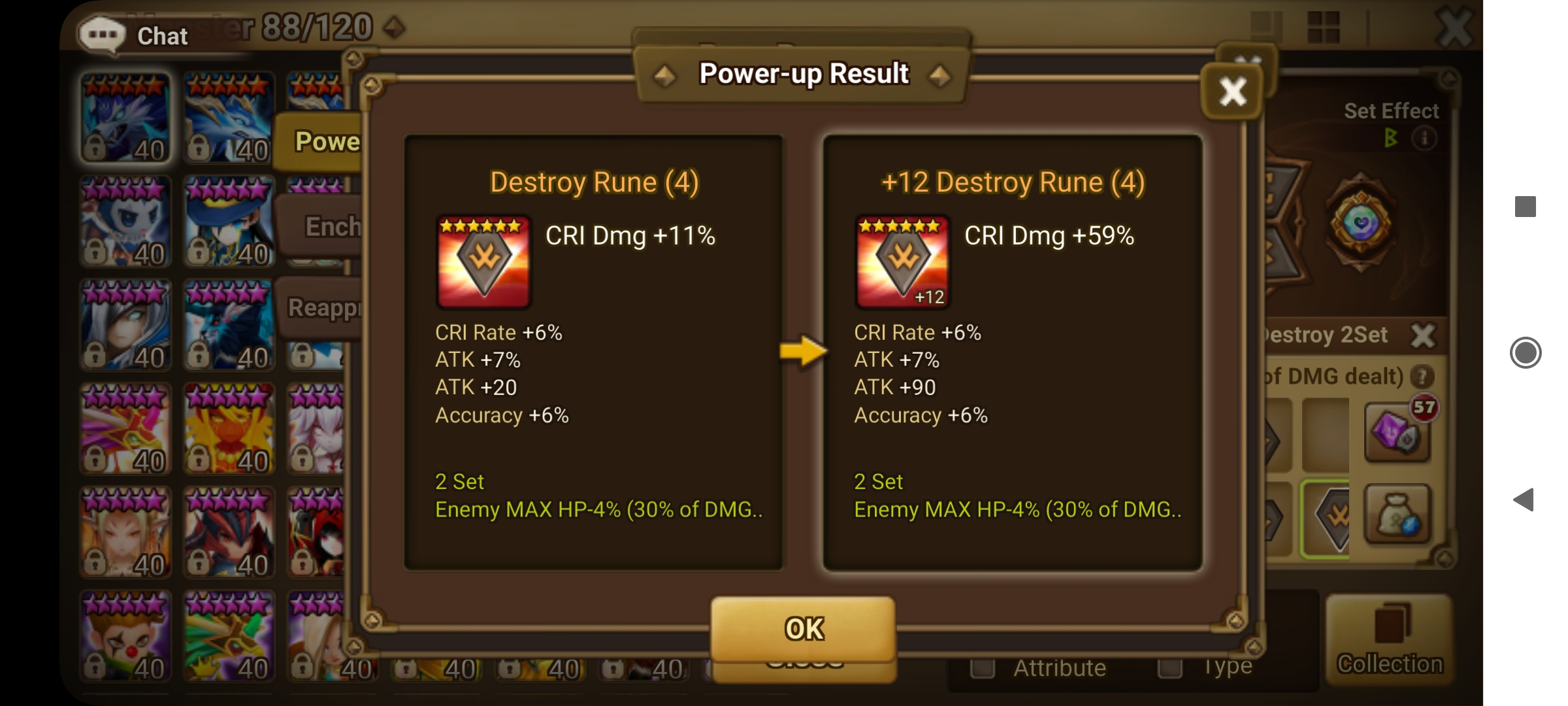Select the clown monster thumbnail
This screenshot has width=1568, height=706.
(x=125, y=635)
